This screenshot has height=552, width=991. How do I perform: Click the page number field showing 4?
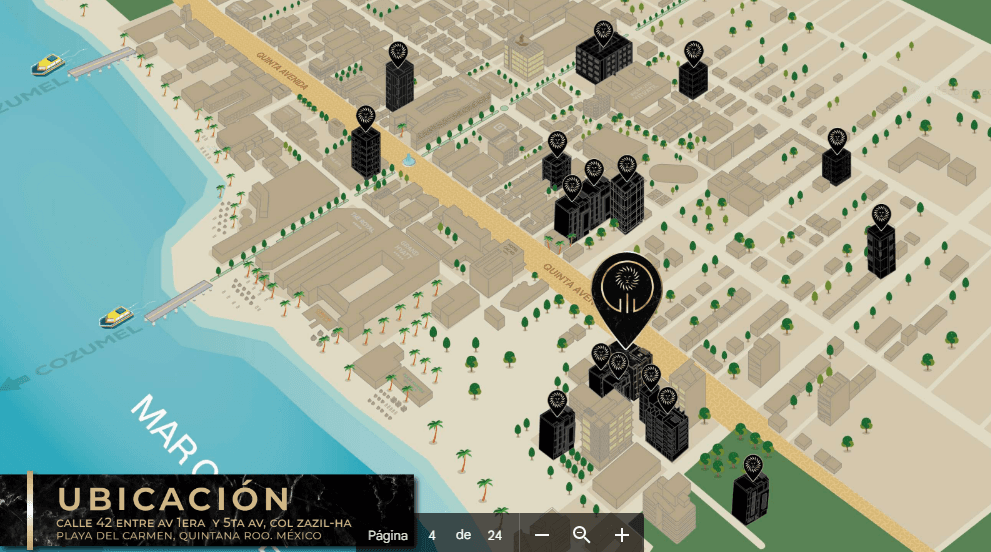coord(432,535)
